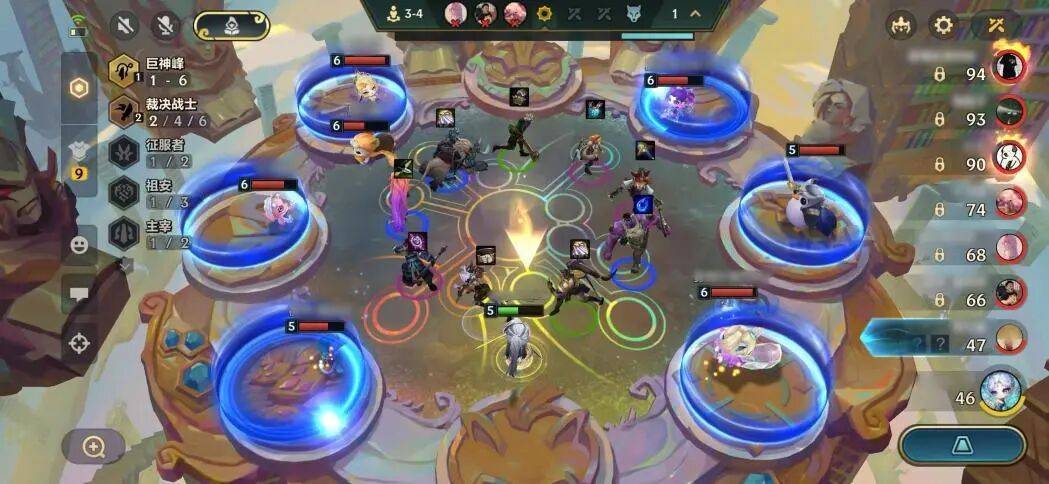Viewport: 1049px width, 484px height.
Task: Select the hexagon traits tab
Action: [x=78, y=87]
